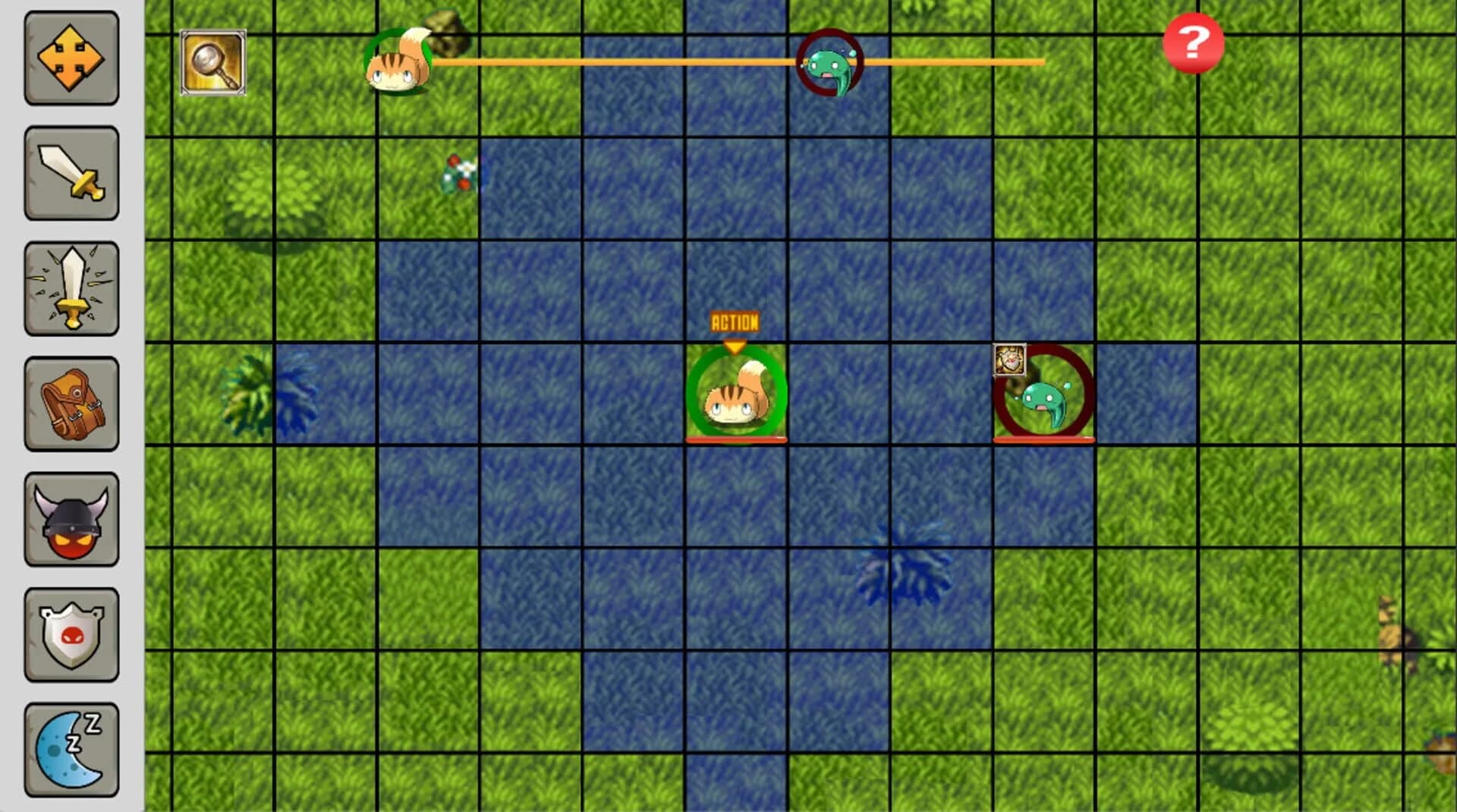Select the sword Attack action

coord(71,173)
